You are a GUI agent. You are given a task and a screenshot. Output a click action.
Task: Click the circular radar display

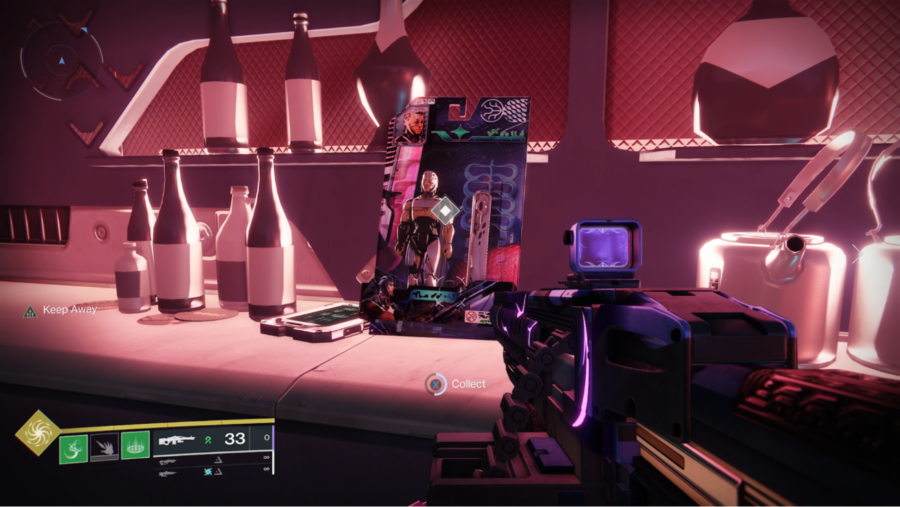(62, 60)
